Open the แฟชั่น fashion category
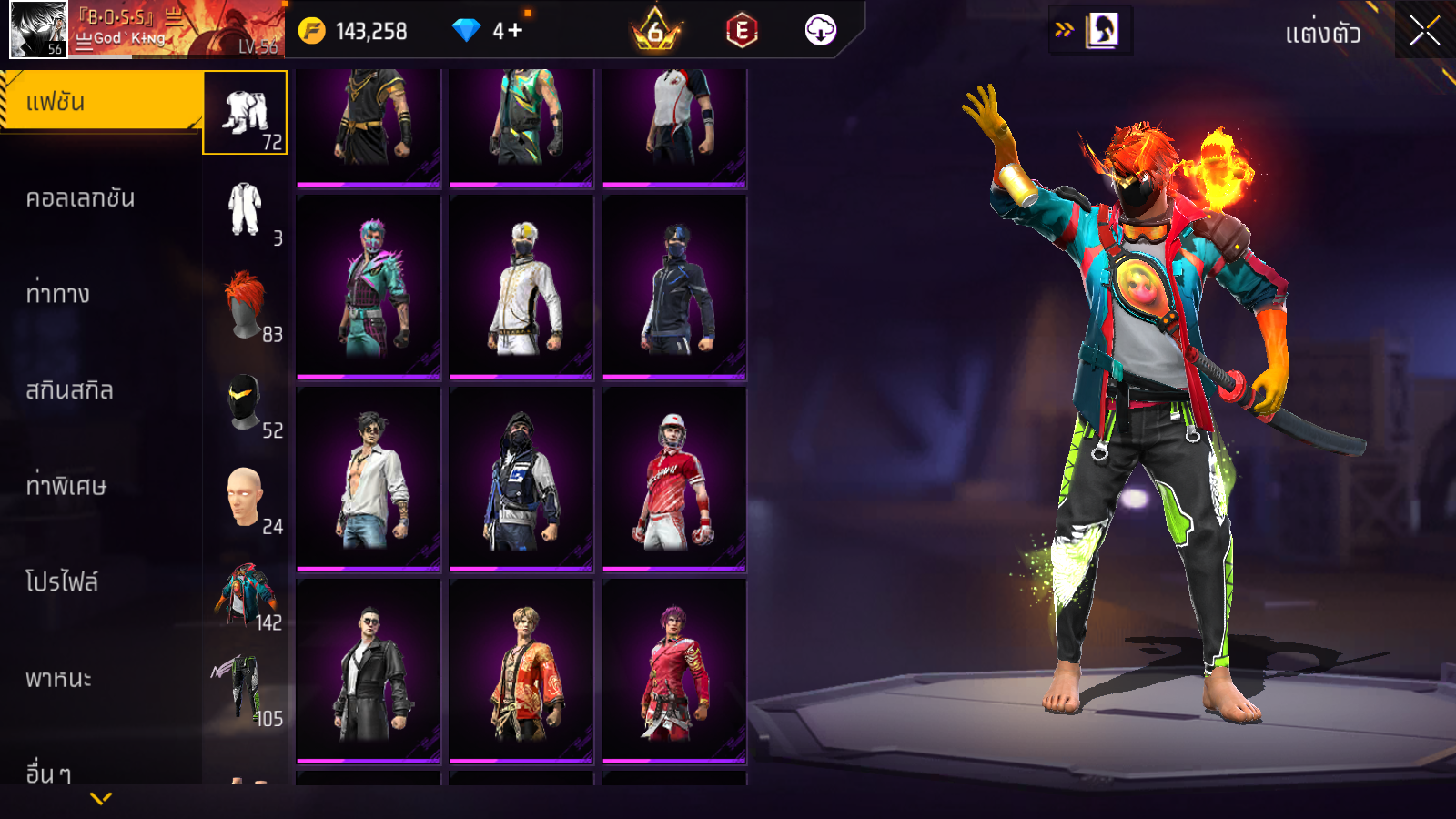Viewport: 1456px width, 819px height. pos(100,102)
